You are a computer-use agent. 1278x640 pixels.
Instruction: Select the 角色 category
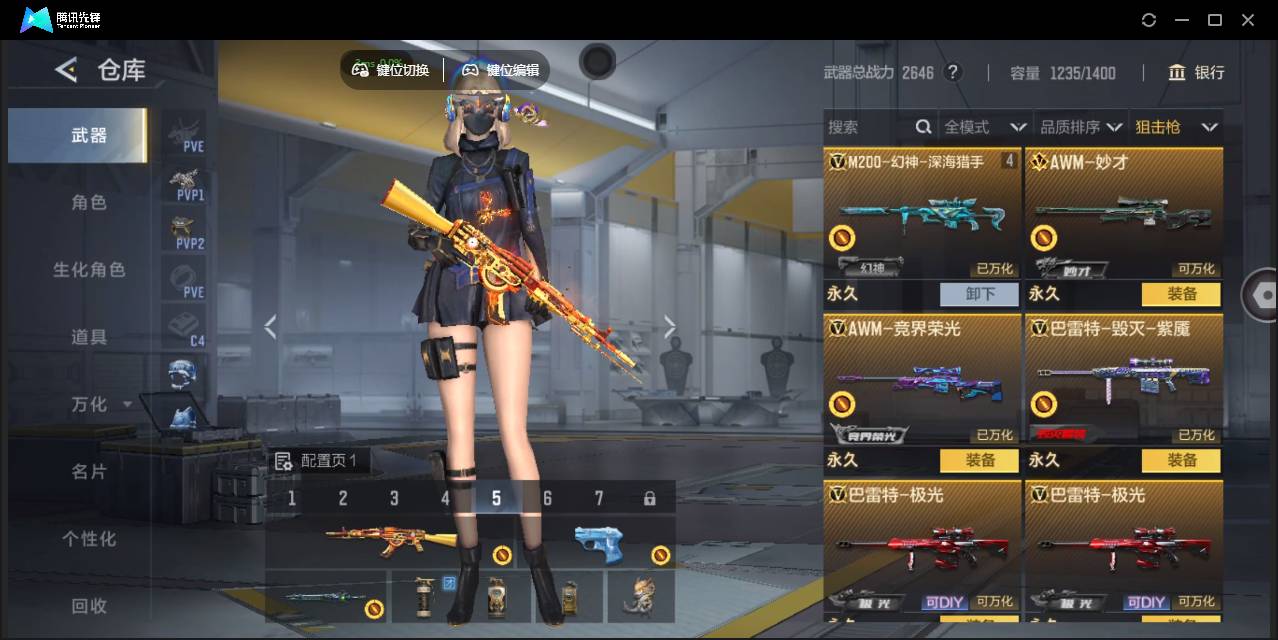pos(89,203)
